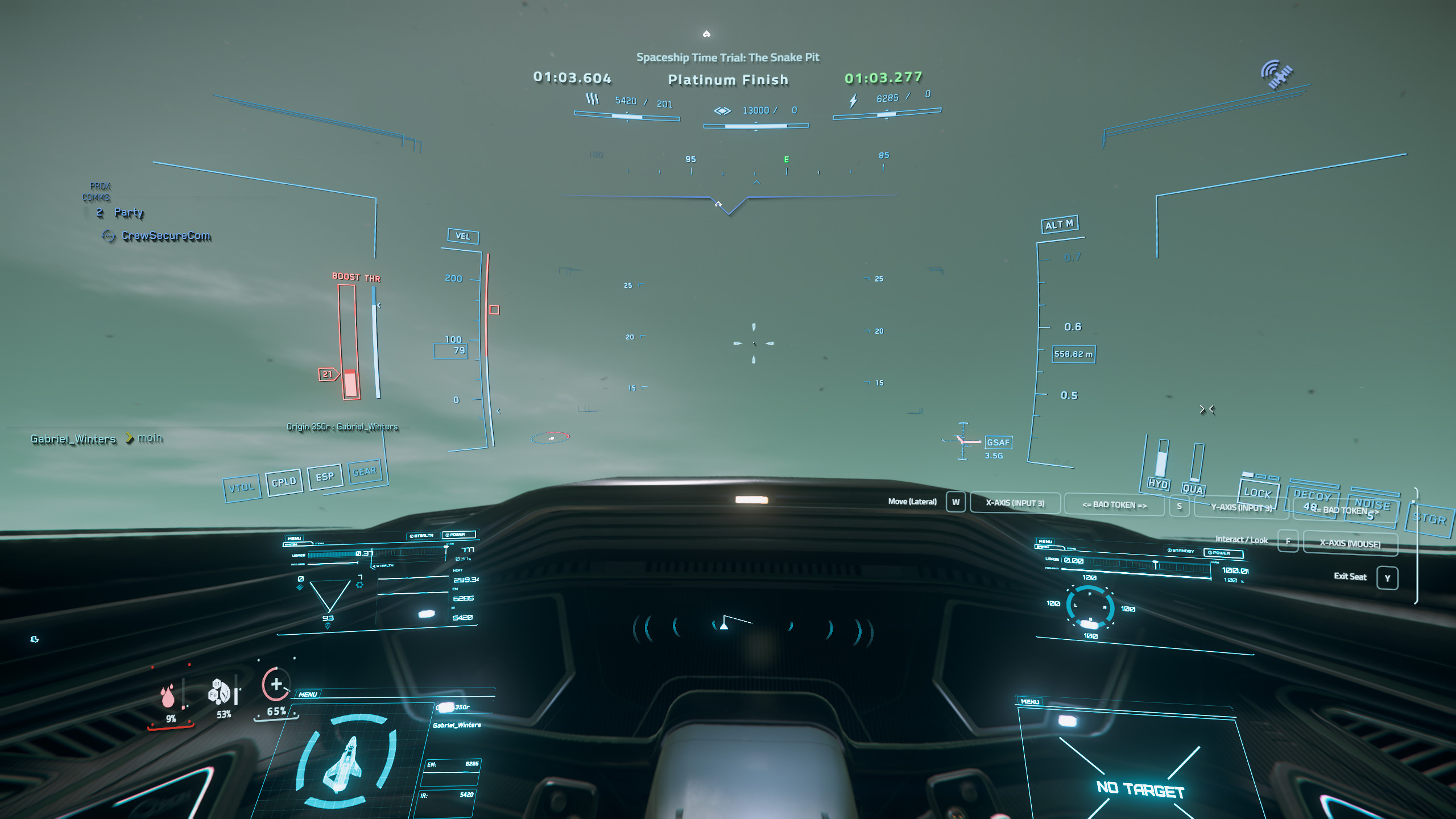Select the Party chat channel
Viewport: 1456px width, 819px height.
pos(129,213)
